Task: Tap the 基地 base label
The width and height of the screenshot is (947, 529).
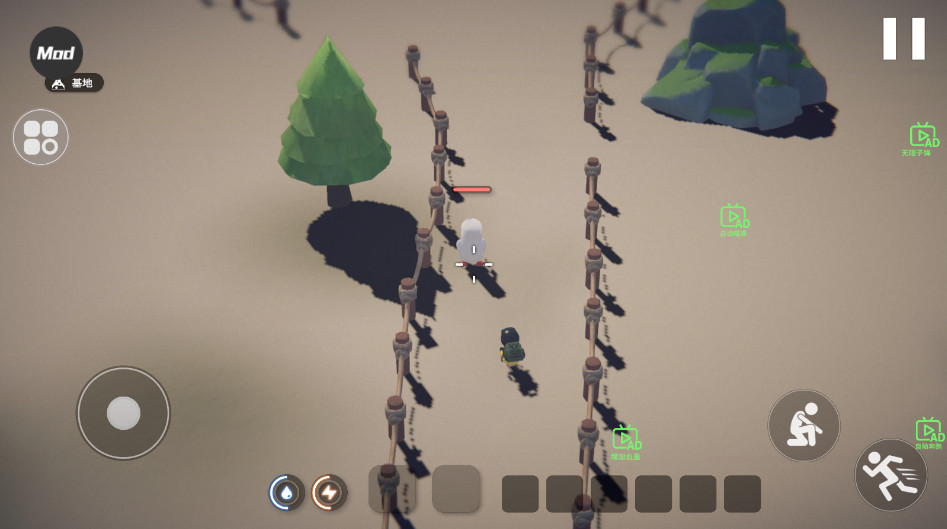Action: pos(75,83)
